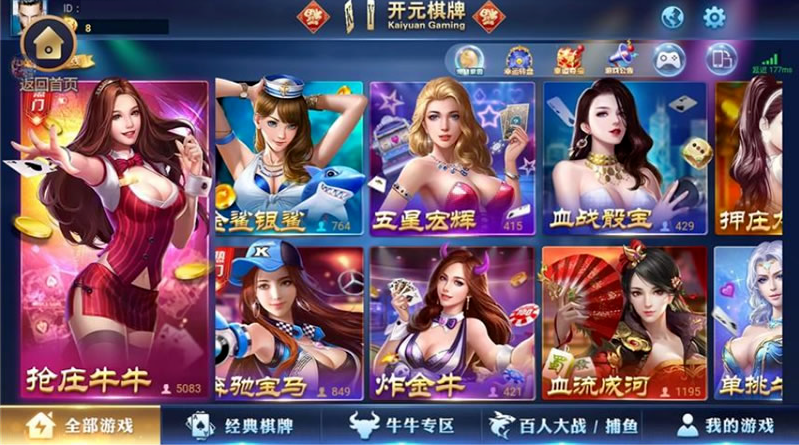799x445 pixels.
Task: Open the 炸金牛 game tile
Action: point(450,322)
